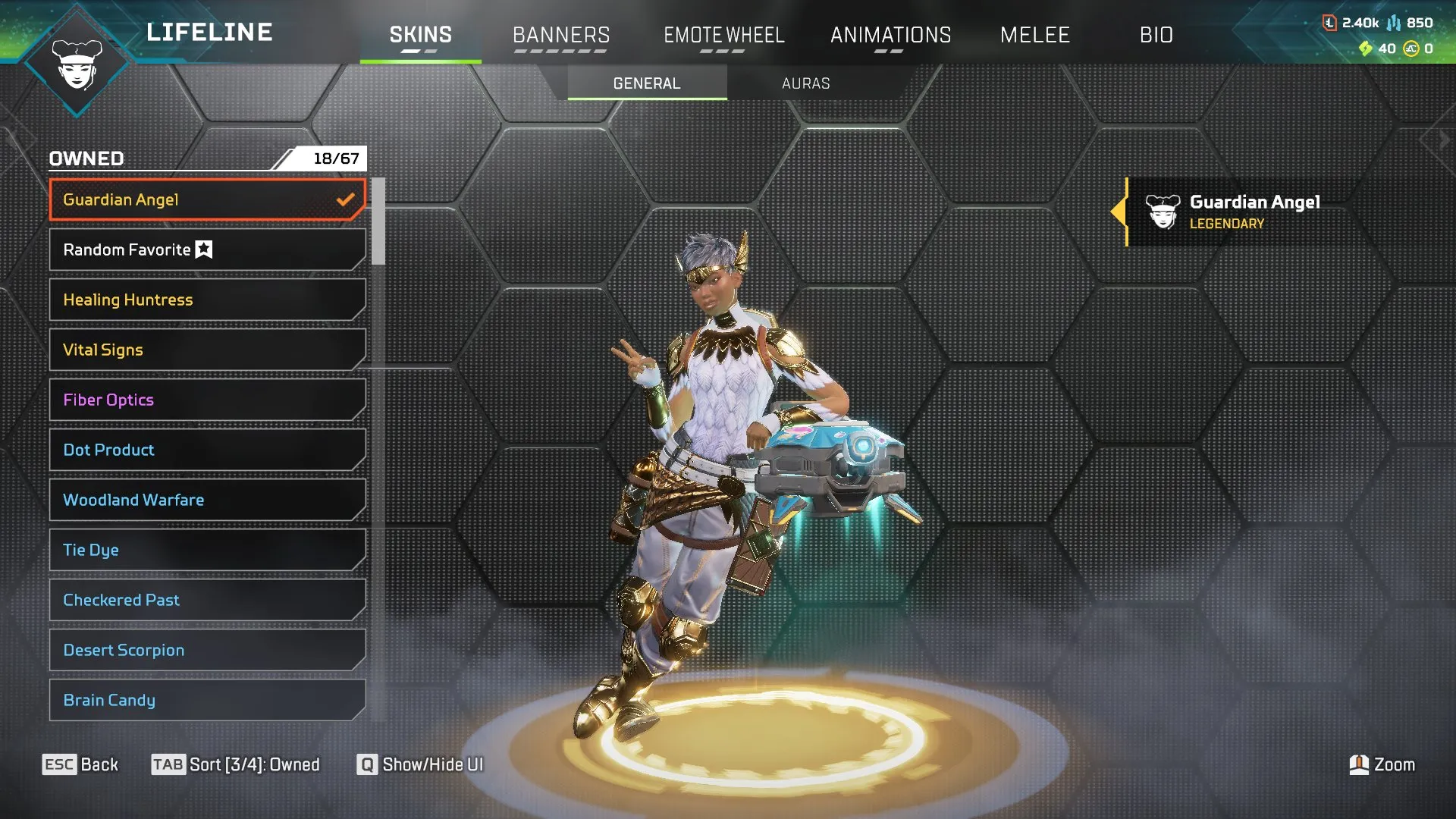Click the Zoom mouse icon bottom-right
This screenshot has width=1456, height=819.
pyautogui.click(x=1361, y=764)
